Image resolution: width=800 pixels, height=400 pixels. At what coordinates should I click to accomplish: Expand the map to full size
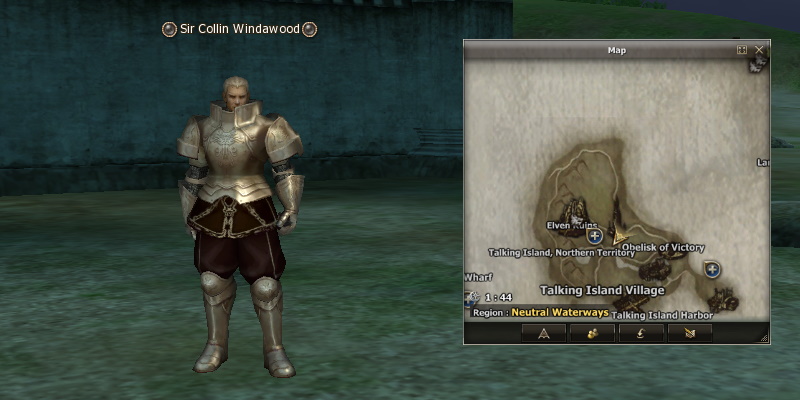[x=742, y=49]
